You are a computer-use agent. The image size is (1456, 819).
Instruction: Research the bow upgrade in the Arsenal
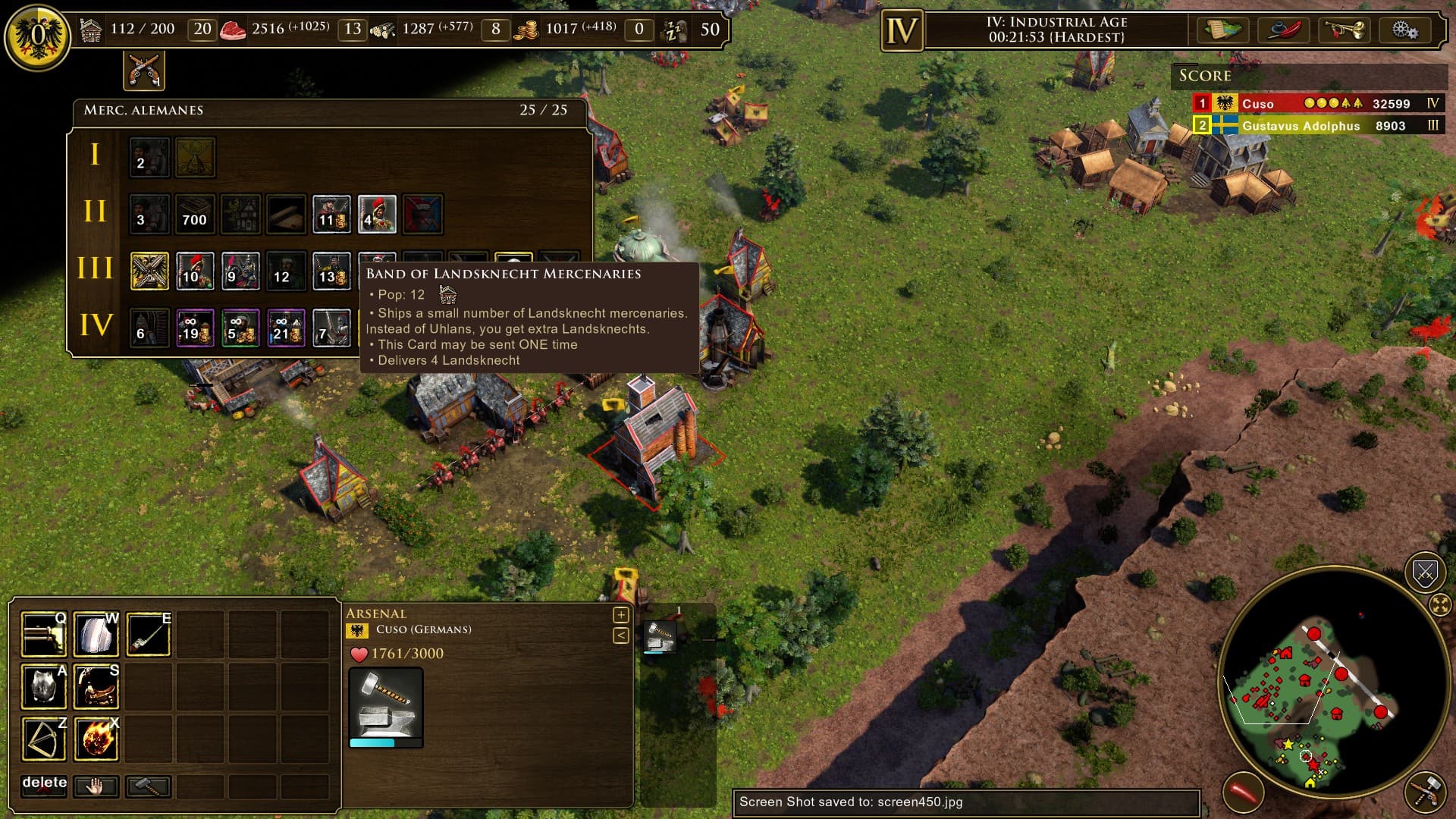click(x=43, y=739)
